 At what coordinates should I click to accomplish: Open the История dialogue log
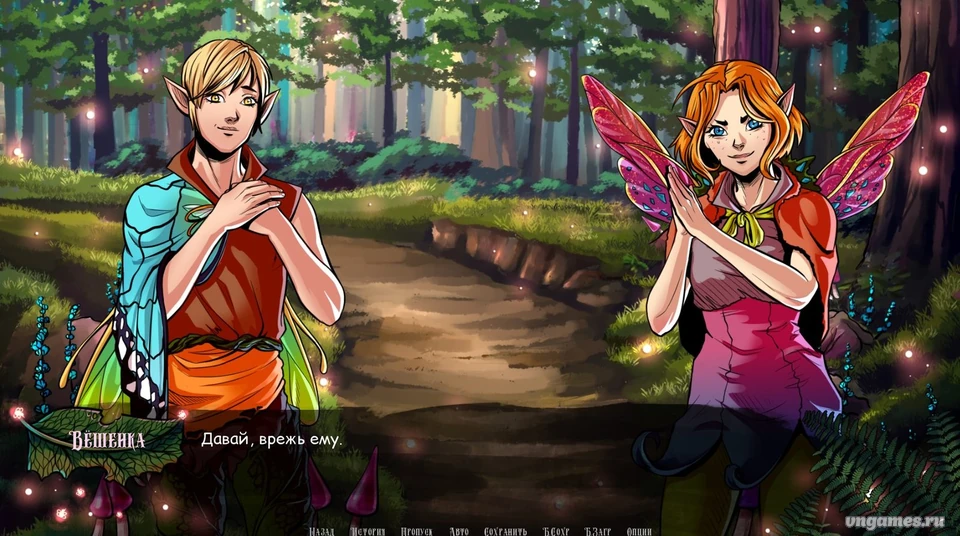[367, 531]
